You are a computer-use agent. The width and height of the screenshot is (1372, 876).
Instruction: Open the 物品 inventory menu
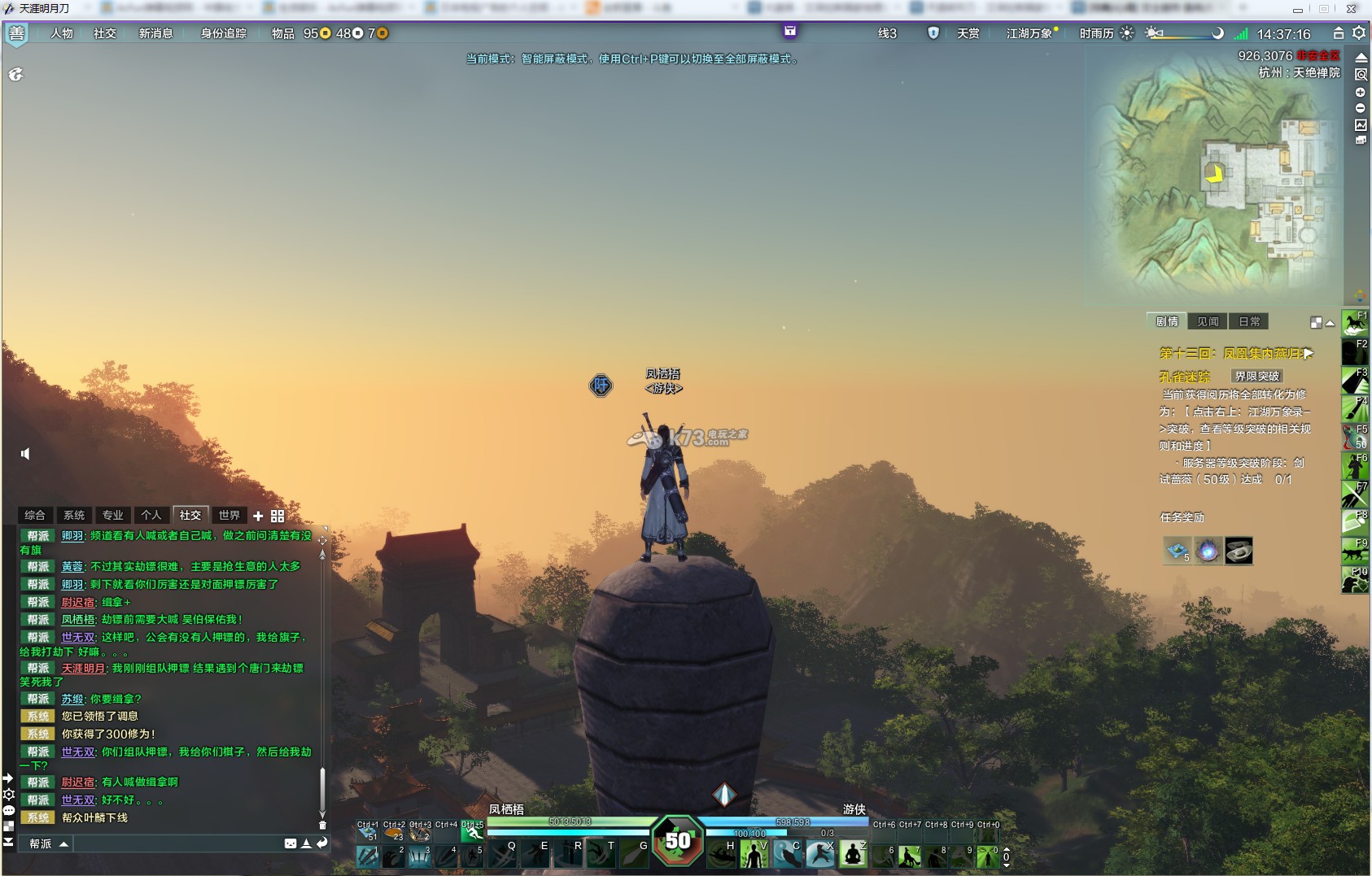(x=282, y=33)
